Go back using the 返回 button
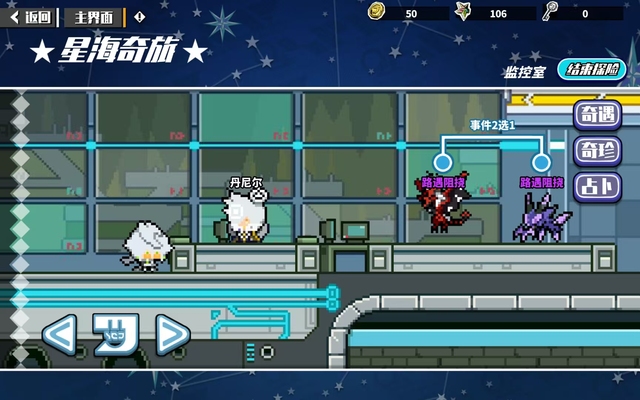The width and height of the screenshot is (640, 400). [x=31, y=17]
